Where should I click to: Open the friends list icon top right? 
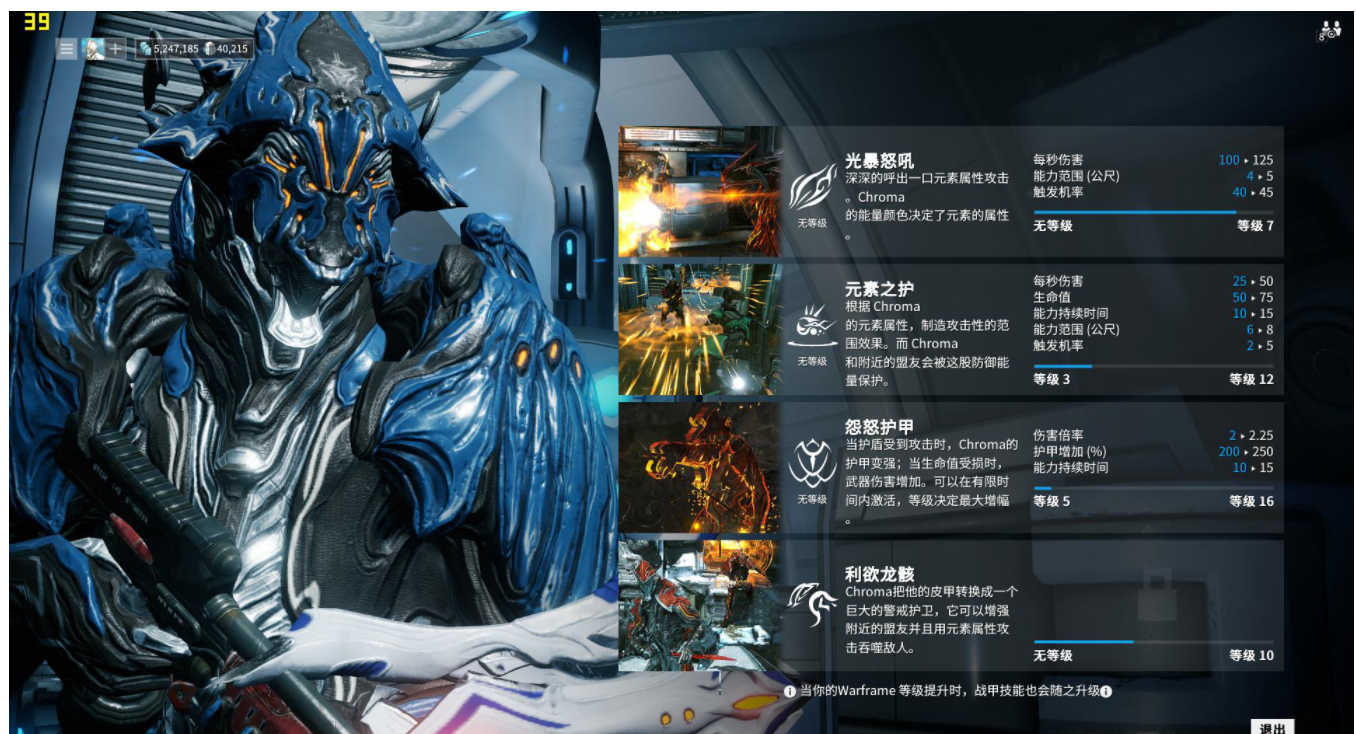[x=1326, y=32]
